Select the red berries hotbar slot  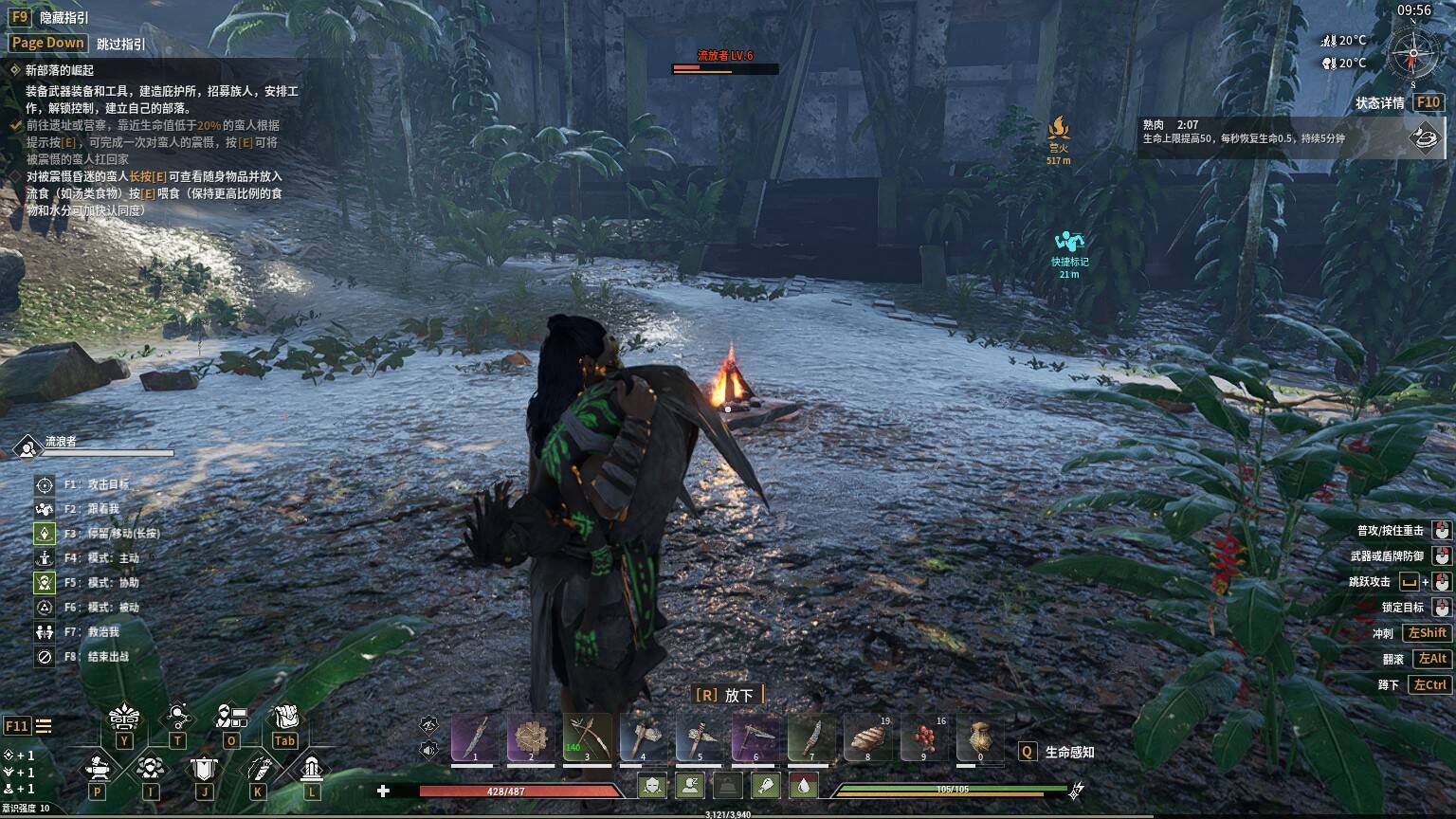click(x=923, y=737)
